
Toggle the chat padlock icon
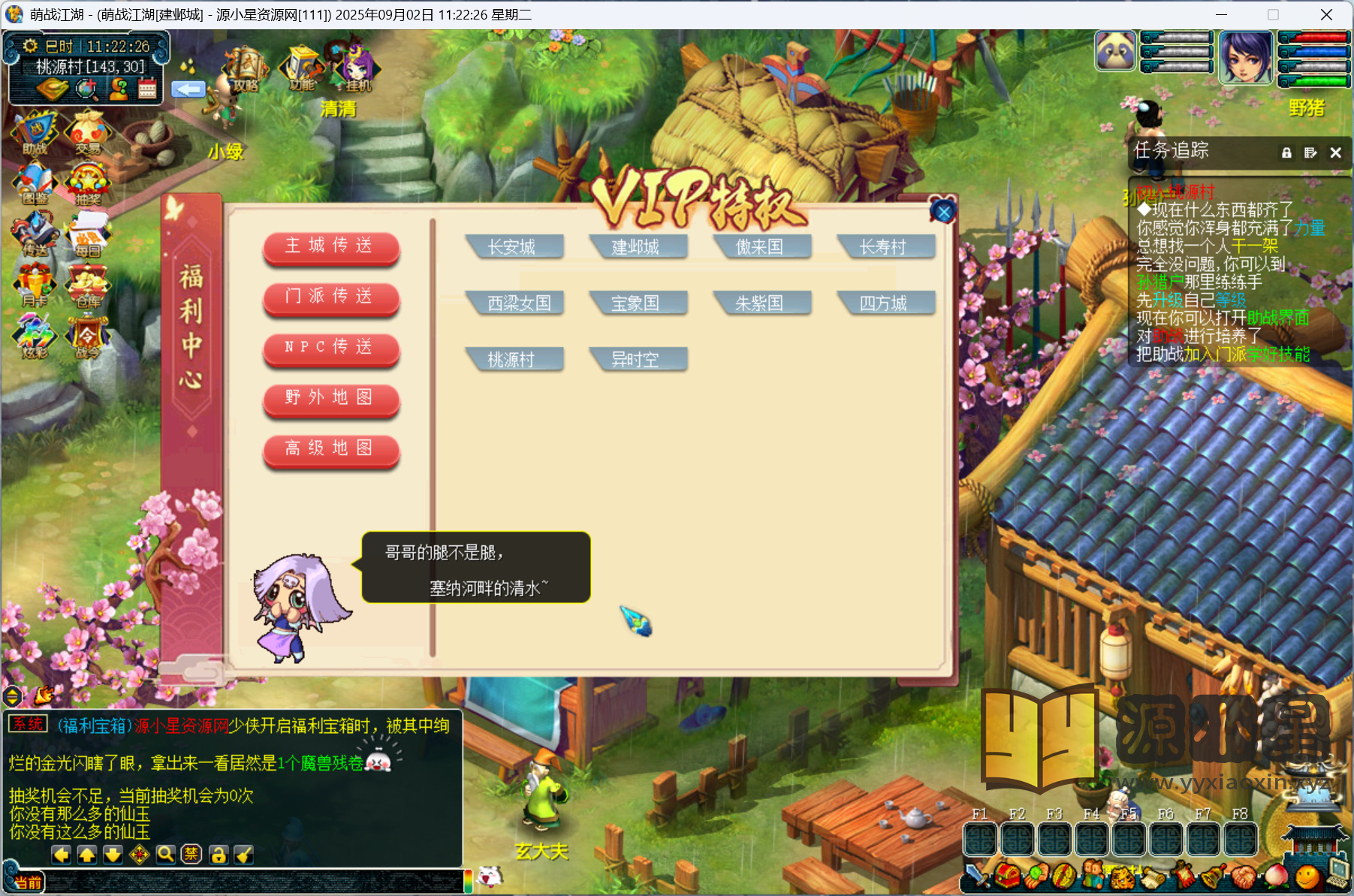218,855
